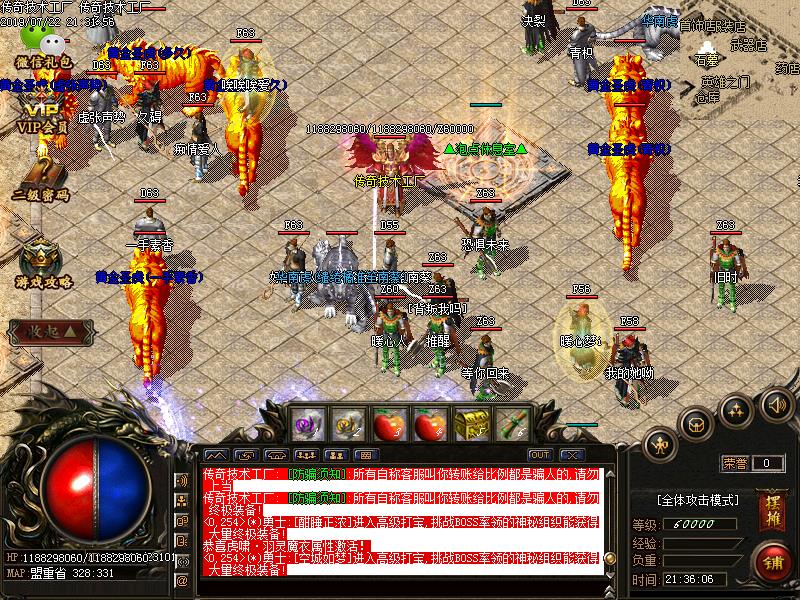Open the bag via the chest round button
The image size is (800, 600).
tap(697, 424)
